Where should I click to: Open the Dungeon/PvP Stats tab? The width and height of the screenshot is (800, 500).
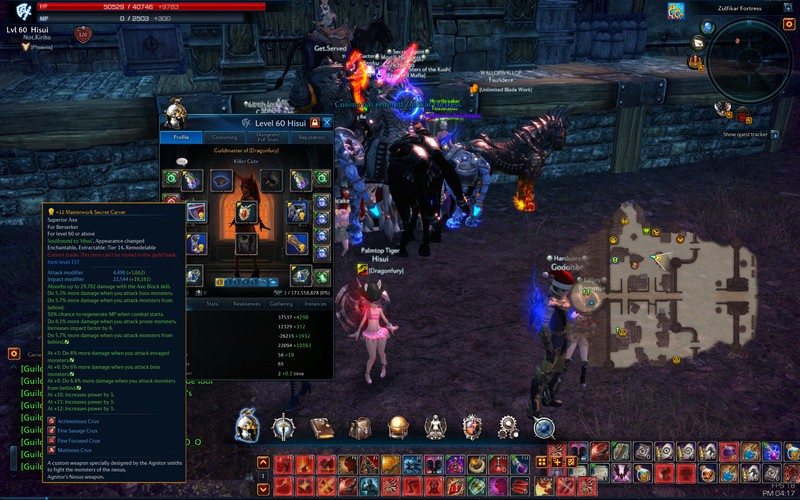(x=267, y=137)
